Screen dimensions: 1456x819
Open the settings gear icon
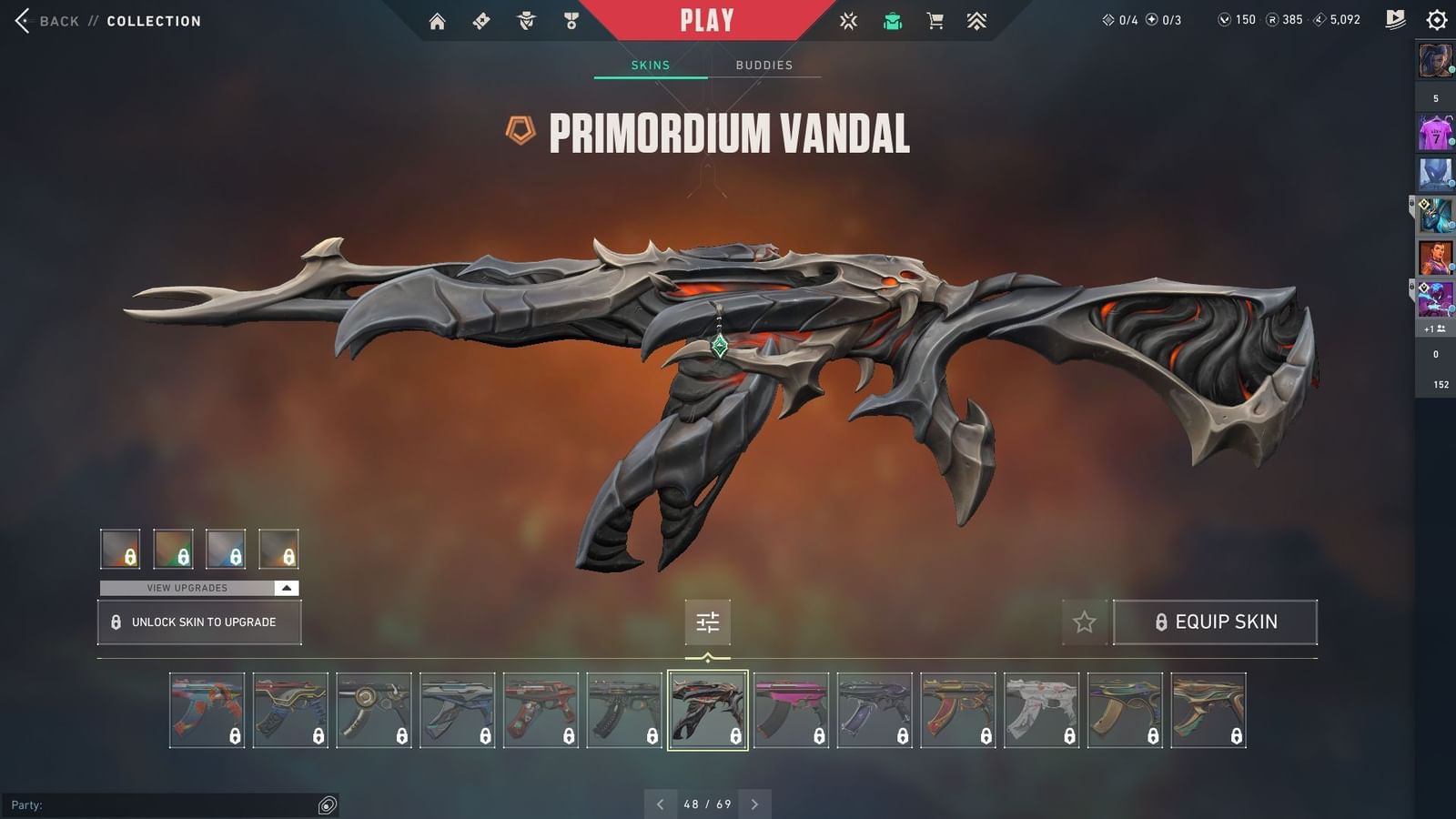tap(1438, 20)
